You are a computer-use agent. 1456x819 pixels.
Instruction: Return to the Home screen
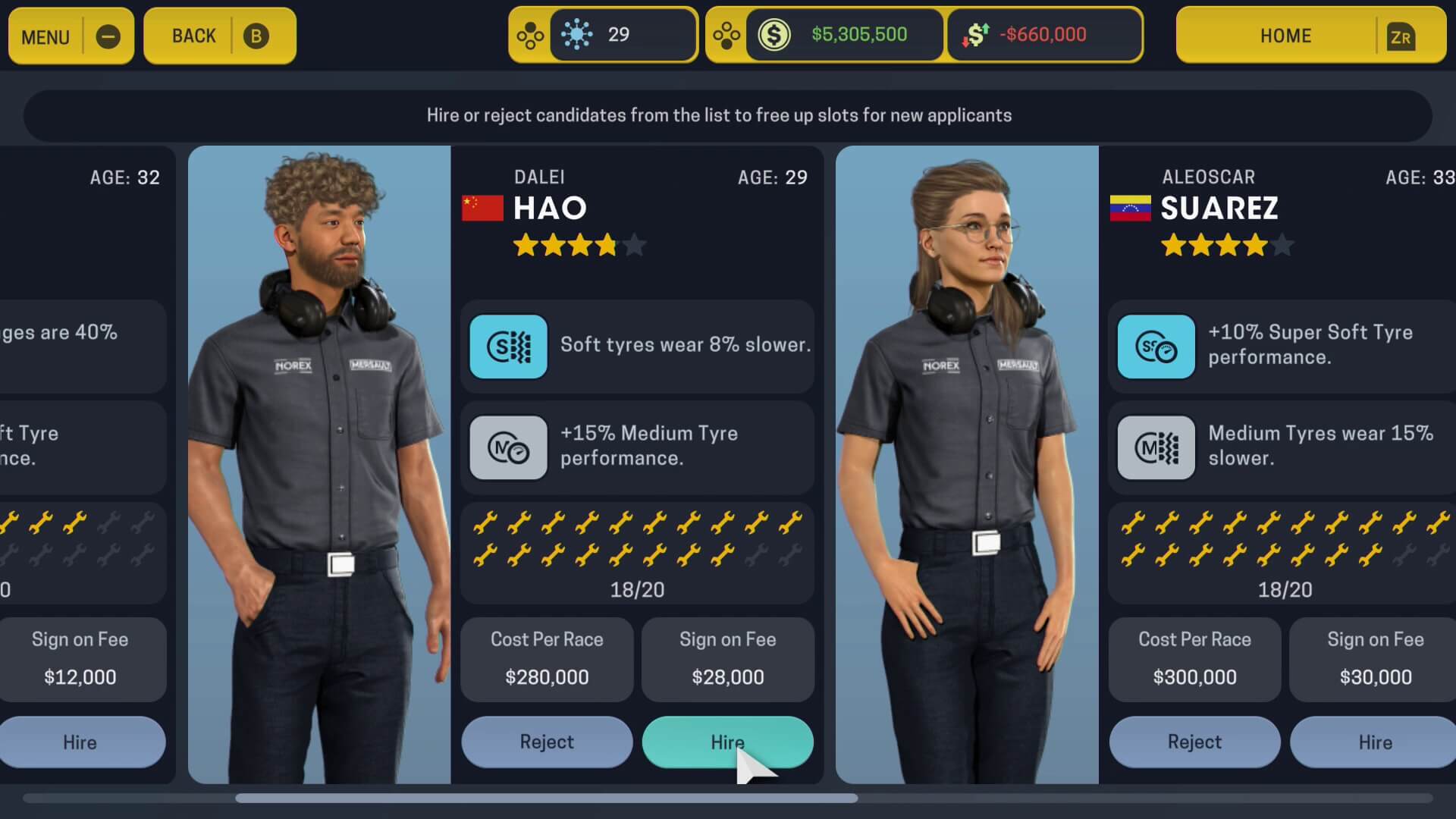coord(1310,36)
